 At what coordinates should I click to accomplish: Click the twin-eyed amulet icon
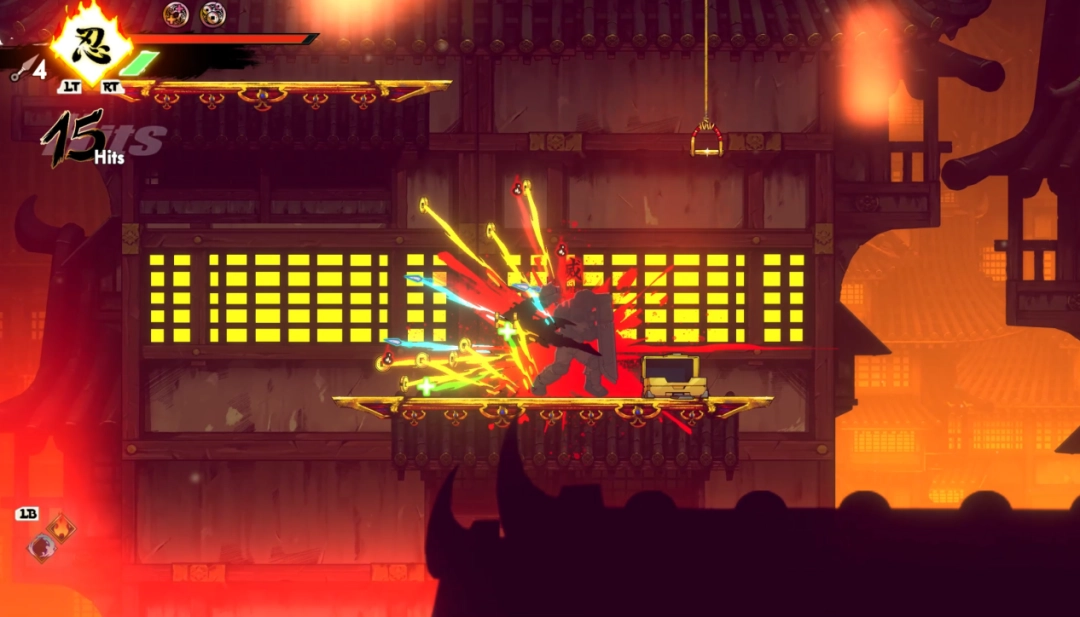tap(212, 13)
